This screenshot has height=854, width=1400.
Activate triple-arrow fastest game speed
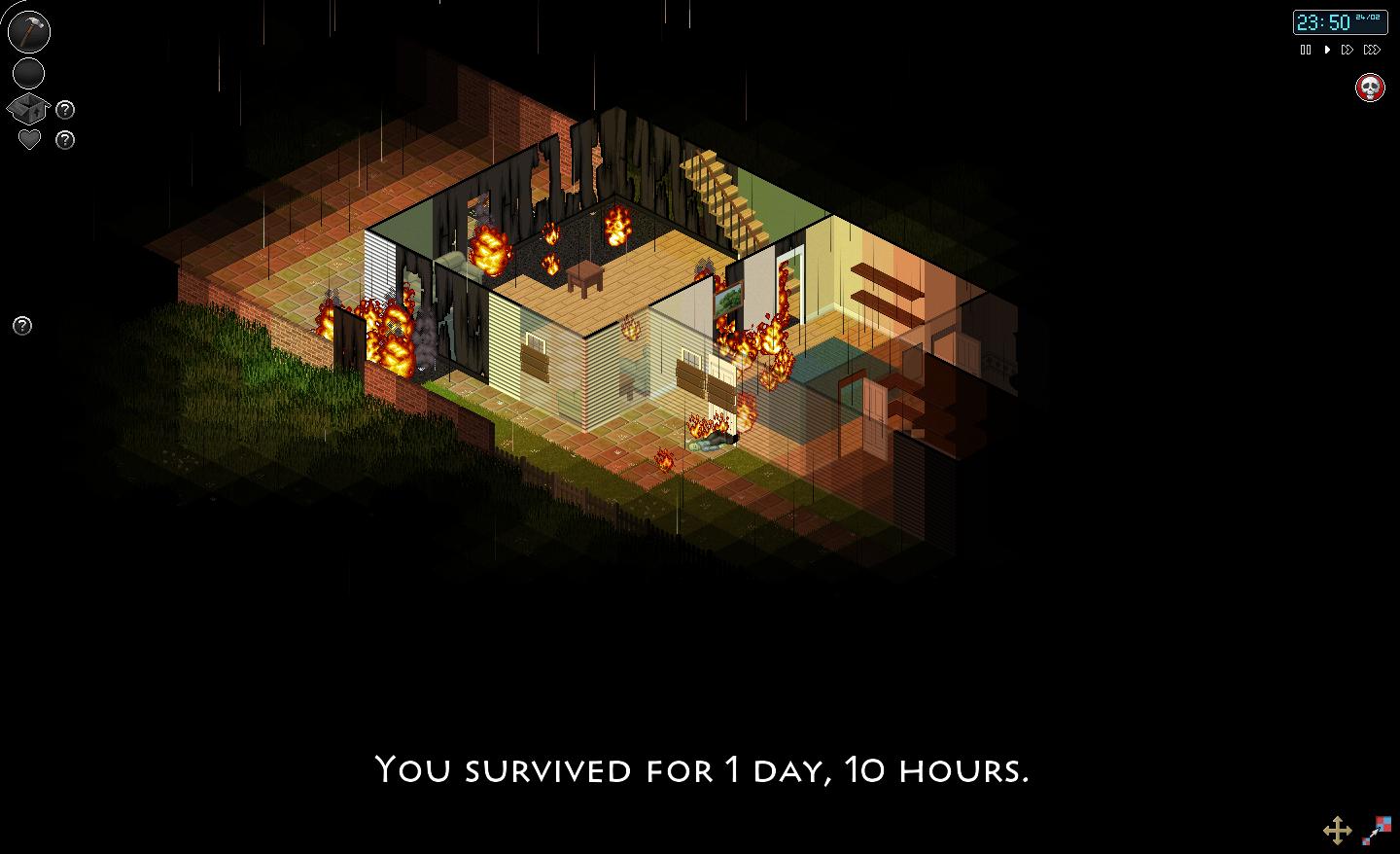pos(1372,50)
